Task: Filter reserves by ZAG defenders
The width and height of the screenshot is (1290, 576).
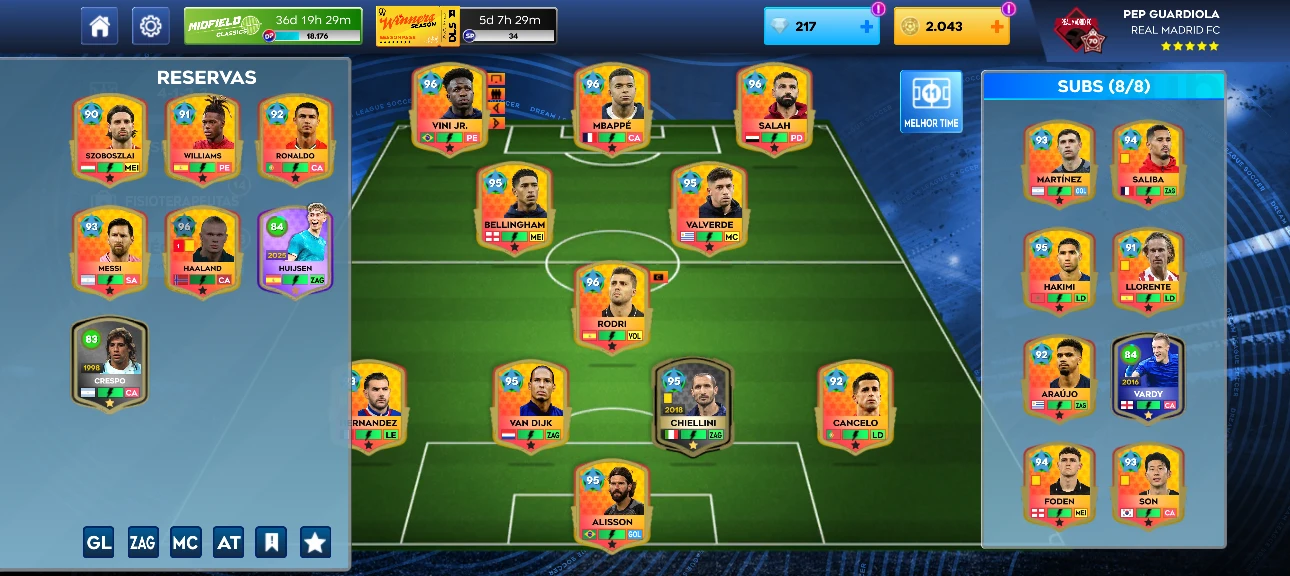Action: click(142, 542)
